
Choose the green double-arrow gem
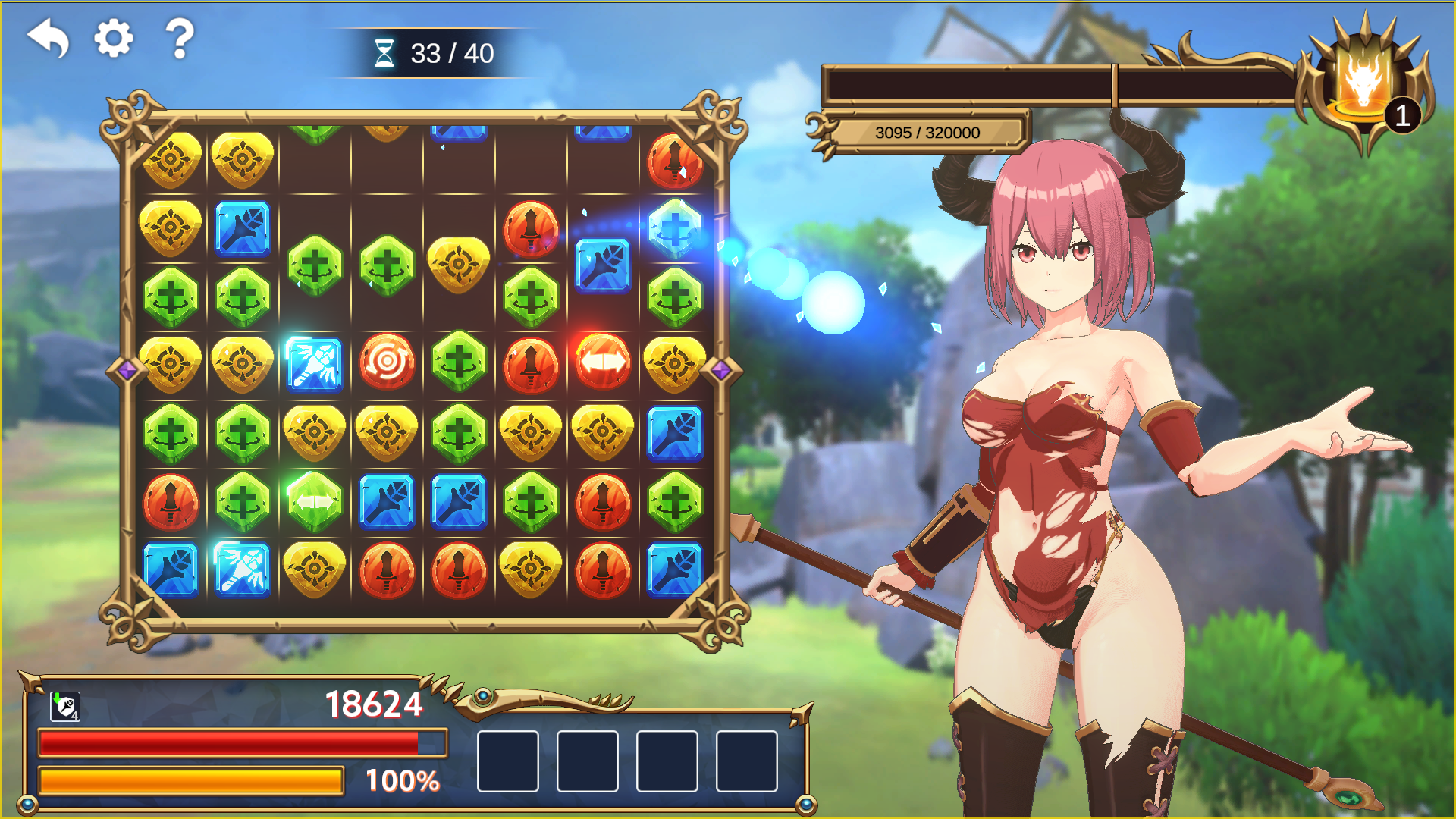[x=315, y=500]
